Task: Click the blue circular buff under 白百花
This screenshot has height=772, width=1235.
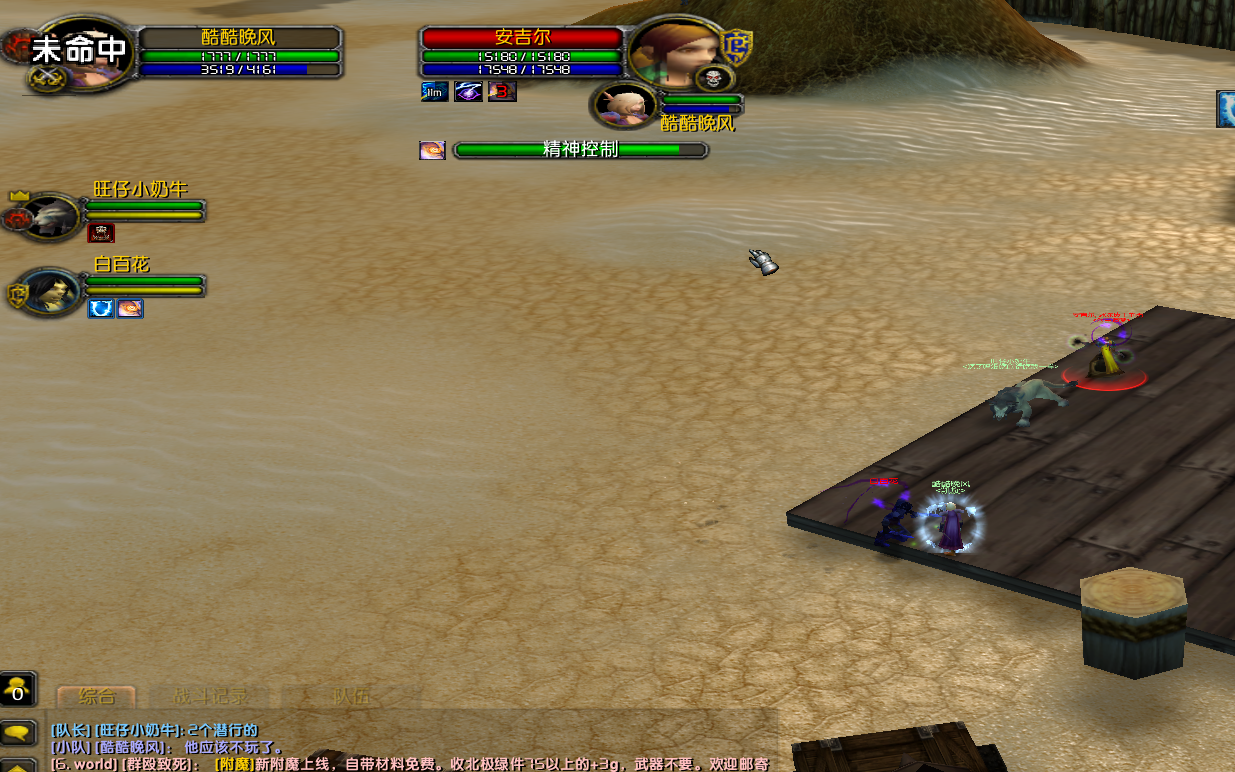Action: click(101, 308)
